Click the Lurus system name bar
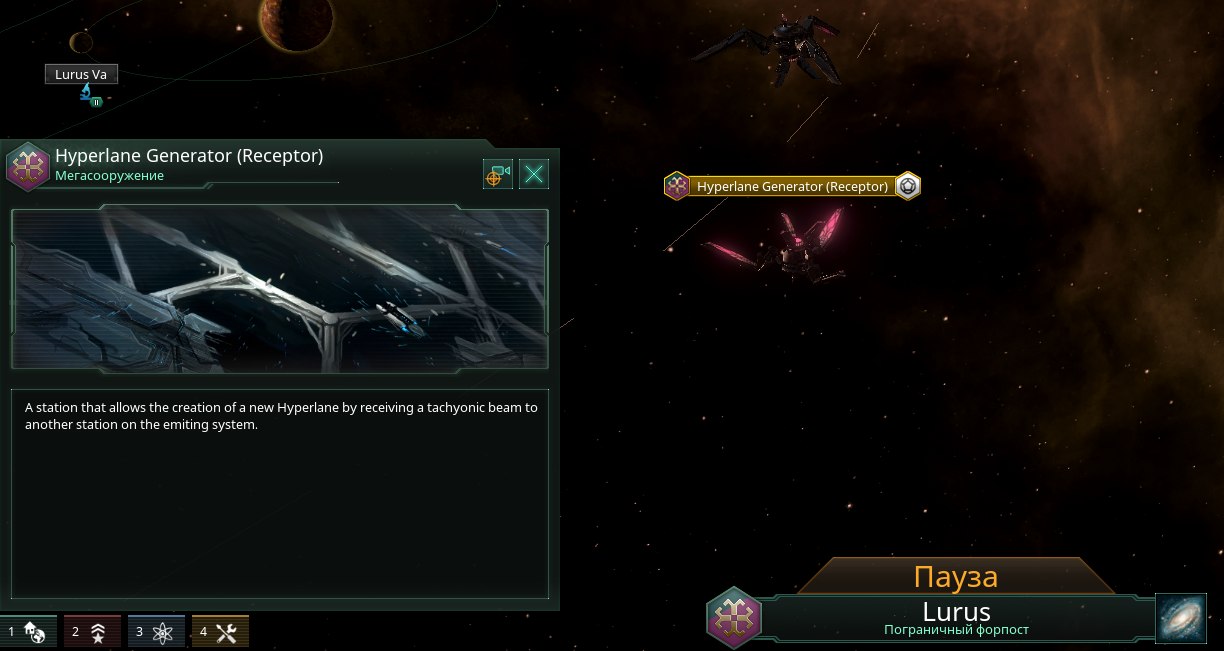 pos(955,617)
